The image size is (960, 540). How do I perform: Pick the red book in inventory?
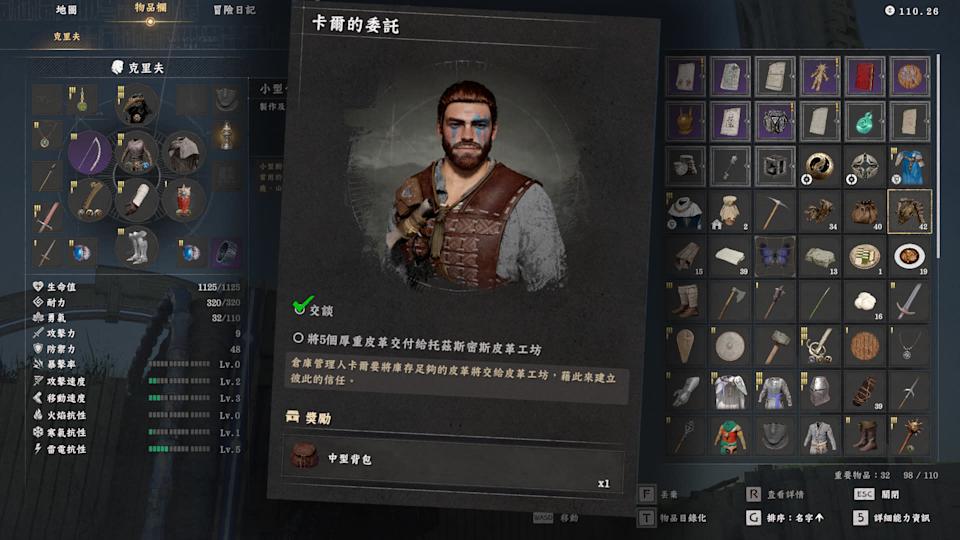point(864,76)
